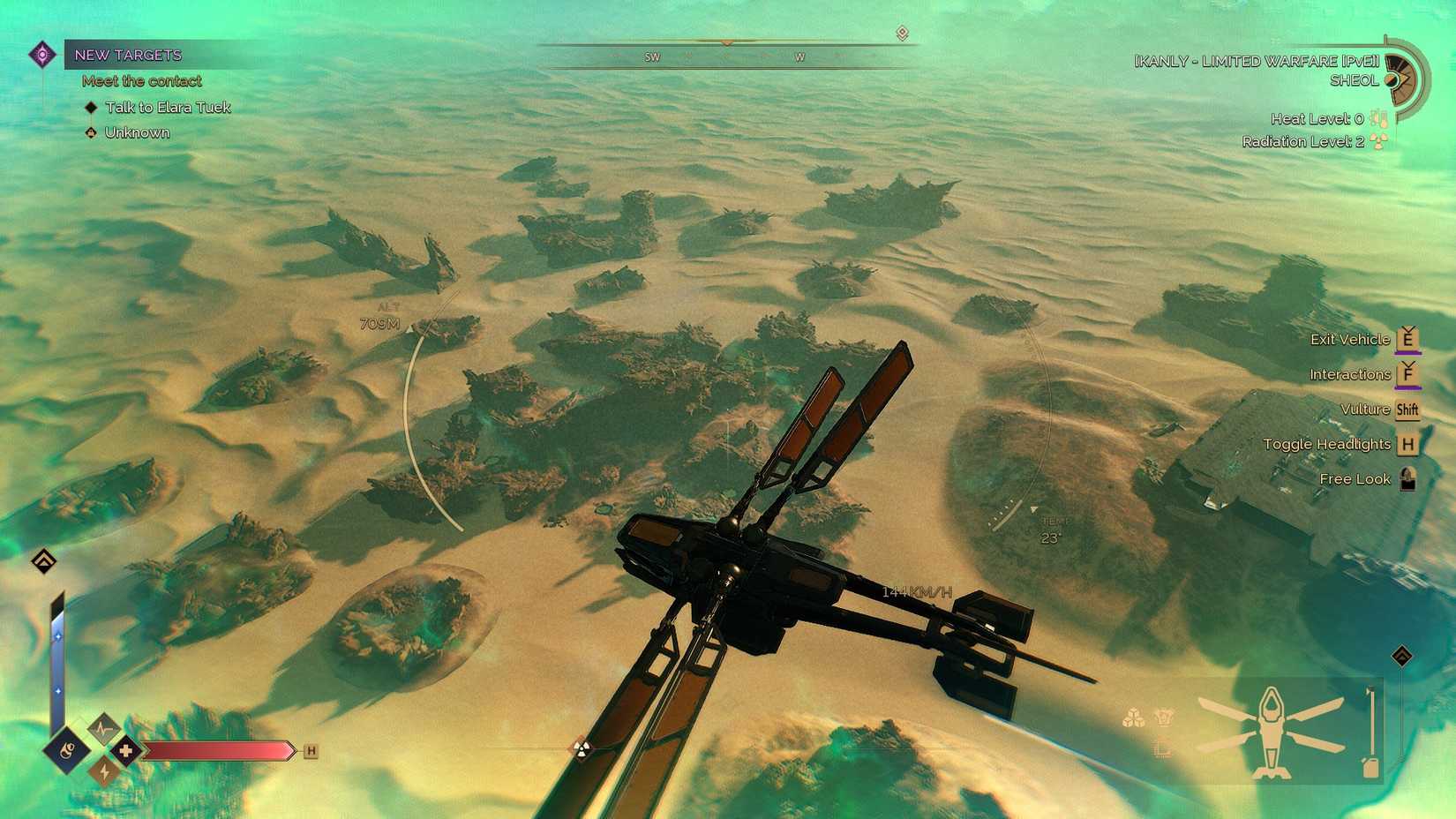Select the lightning stamina icon below the health bar
This screenshot has width=1456, height=819.
(104, 772)
